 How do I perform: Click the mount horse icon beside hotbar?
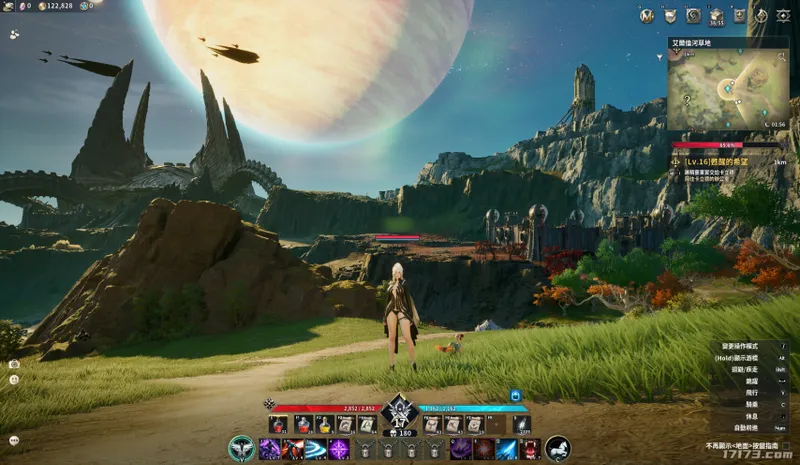point(560,449)
